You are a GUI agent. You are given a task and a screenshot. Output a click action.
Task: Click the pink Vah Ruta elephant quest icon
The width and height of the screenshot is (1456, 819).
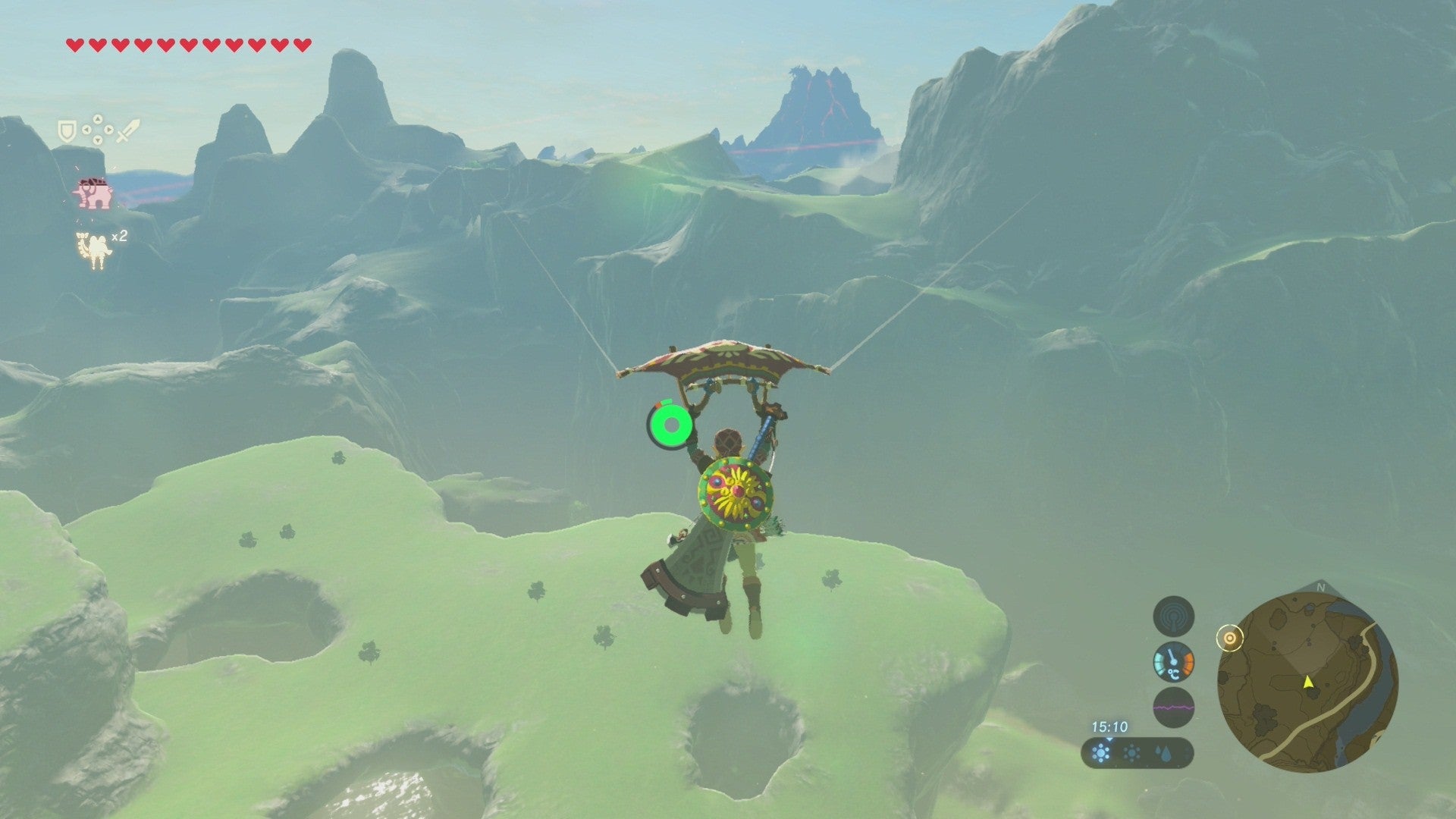point(93,193)
